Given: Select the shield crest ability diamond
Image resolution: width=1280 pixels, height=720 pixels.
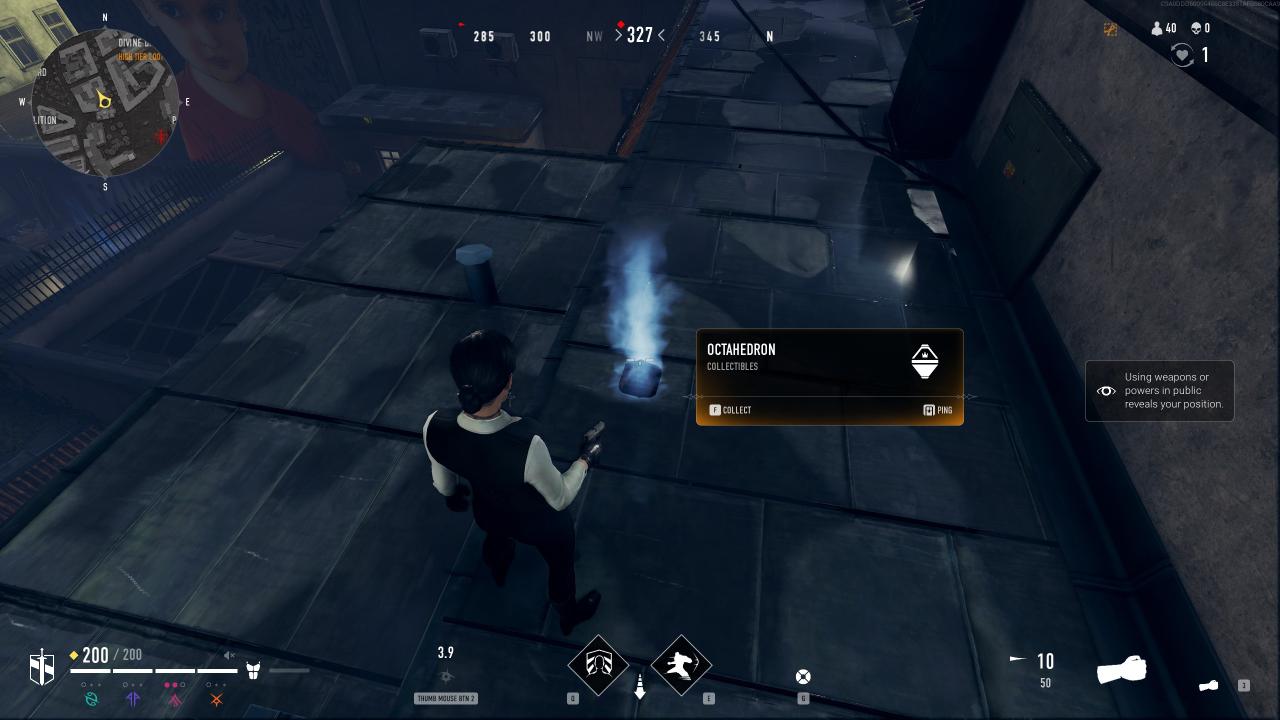Looking at the screenshot, I should tap(598, 664).
